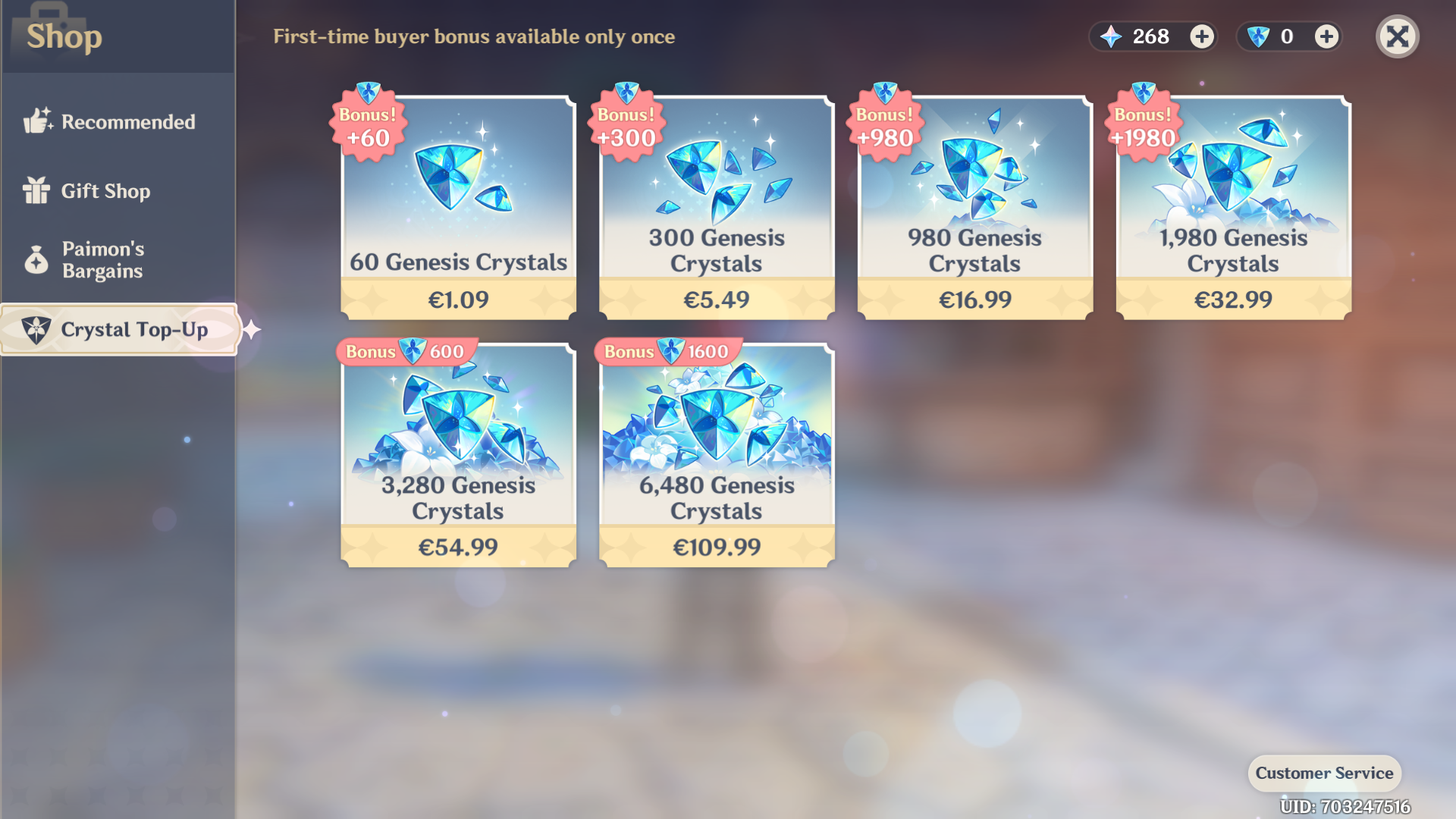The height and width of the screenshot is (819, 1456).
Task: Buy 3,280 Genesis Crystals for €54.99
Action: click(458, 455)
